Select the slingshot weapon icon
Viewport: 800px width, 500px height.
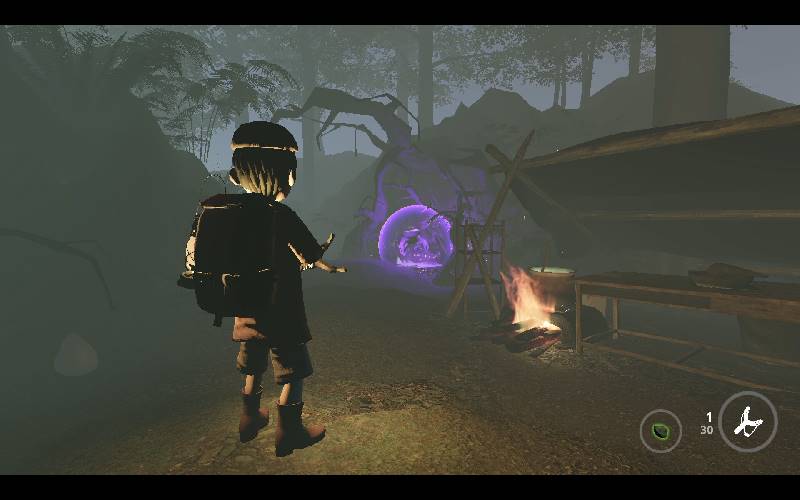[x=747, y=423]
